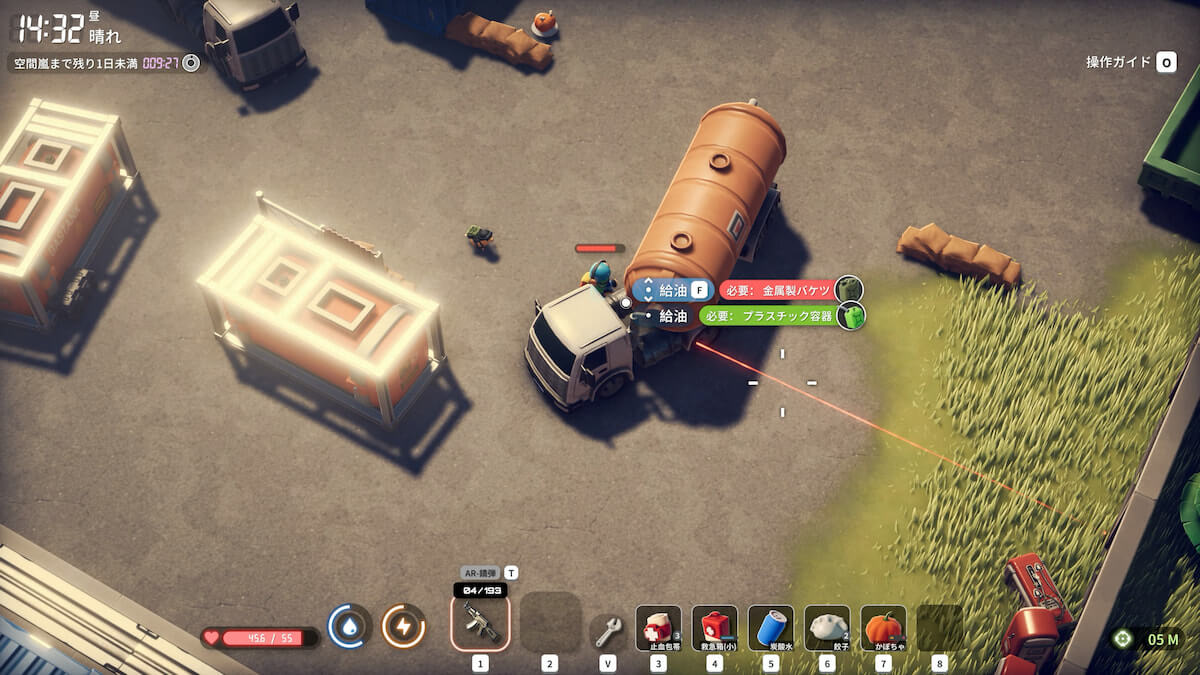Select the wrench melee tool slot
The width and height of the screenshot is (1200, 675).
[x=608, y=631]
